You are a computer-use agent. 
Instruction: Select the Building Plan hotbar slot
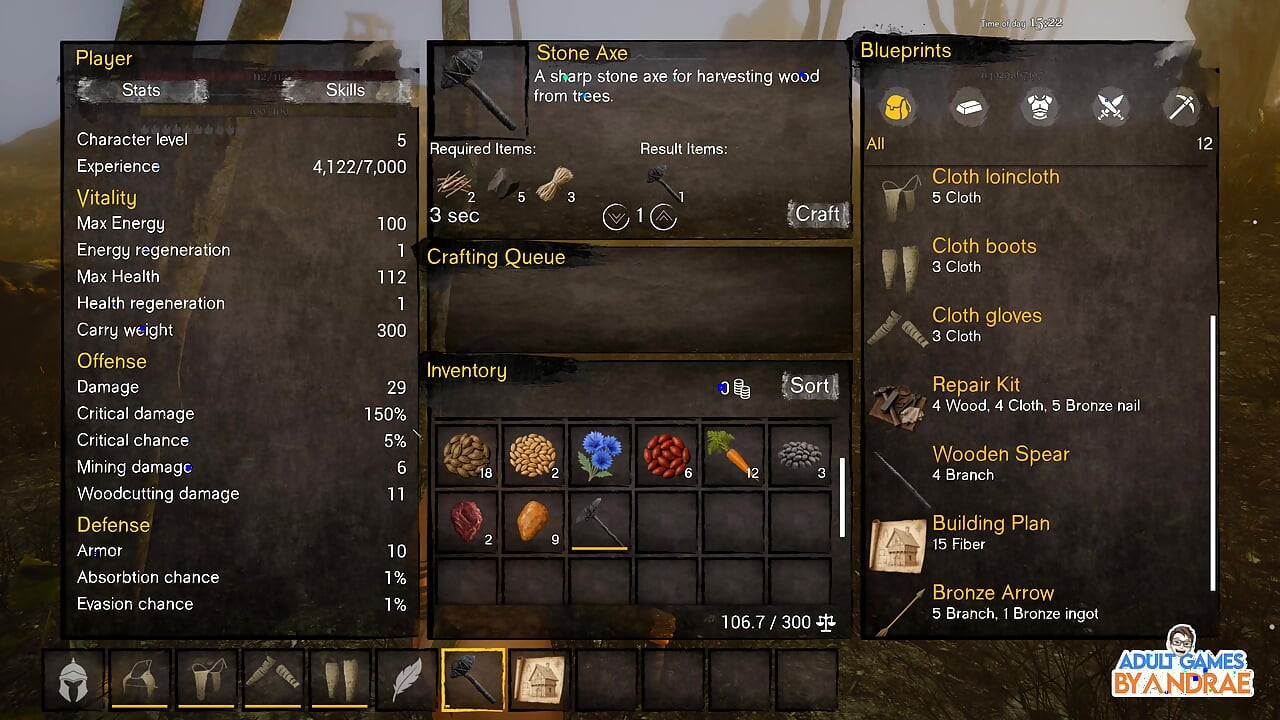coord(540,680)
